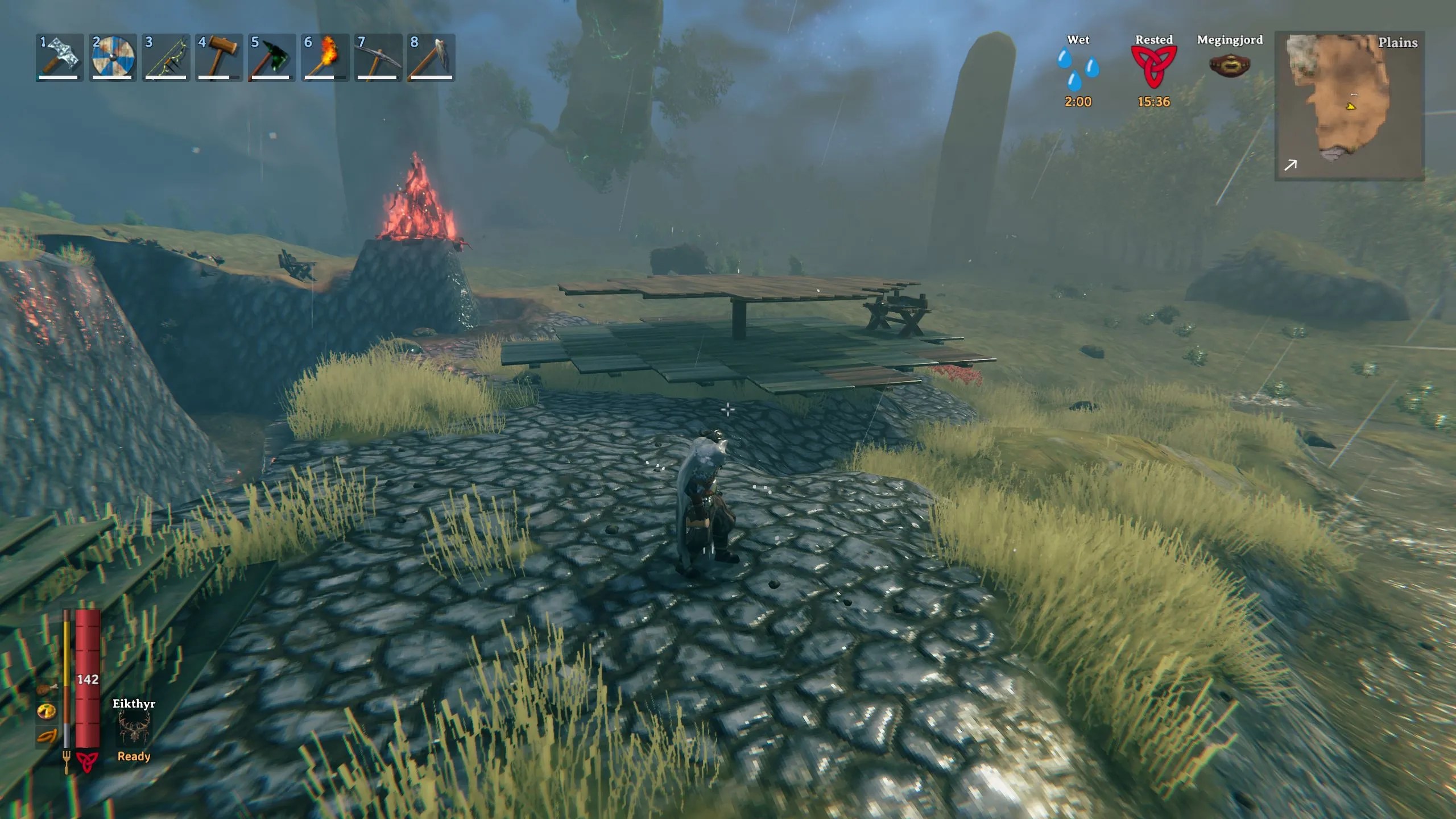Screen dimensions: 1456x819
Task: Select the Eikthyr nameplate
Action: [x=134, y=702]
